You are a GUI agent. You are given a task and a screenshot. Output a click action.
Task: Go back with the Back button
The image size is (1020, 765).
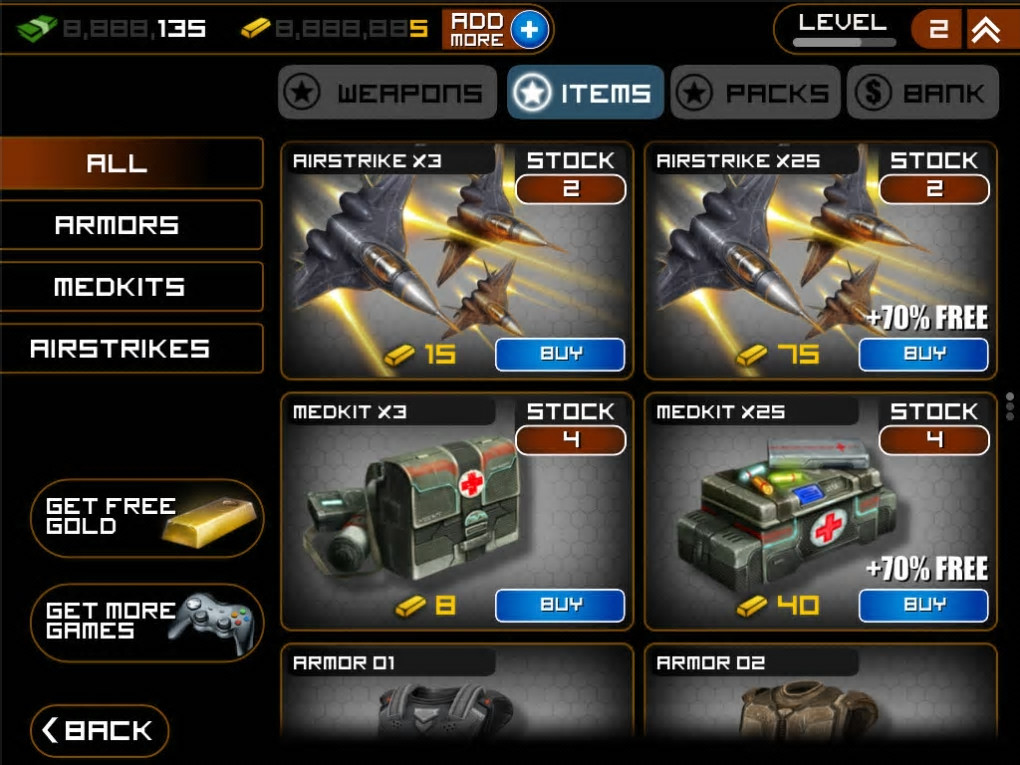pyautogui.click(x=100, y=731)
